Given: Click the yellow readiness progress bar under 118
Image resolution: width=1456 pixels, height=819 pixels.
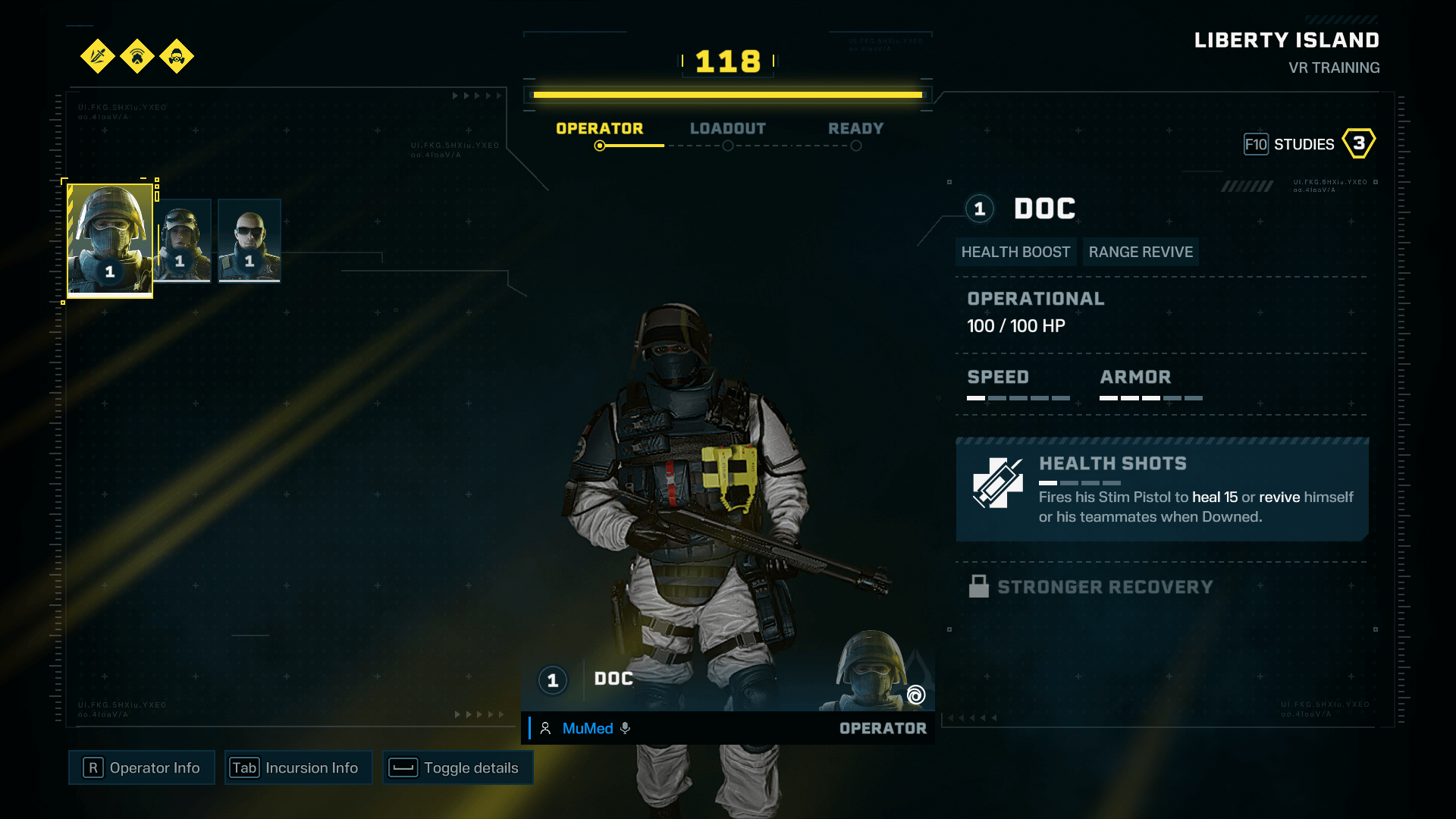Looking at the screenshot, I should [x=727, y=94].
